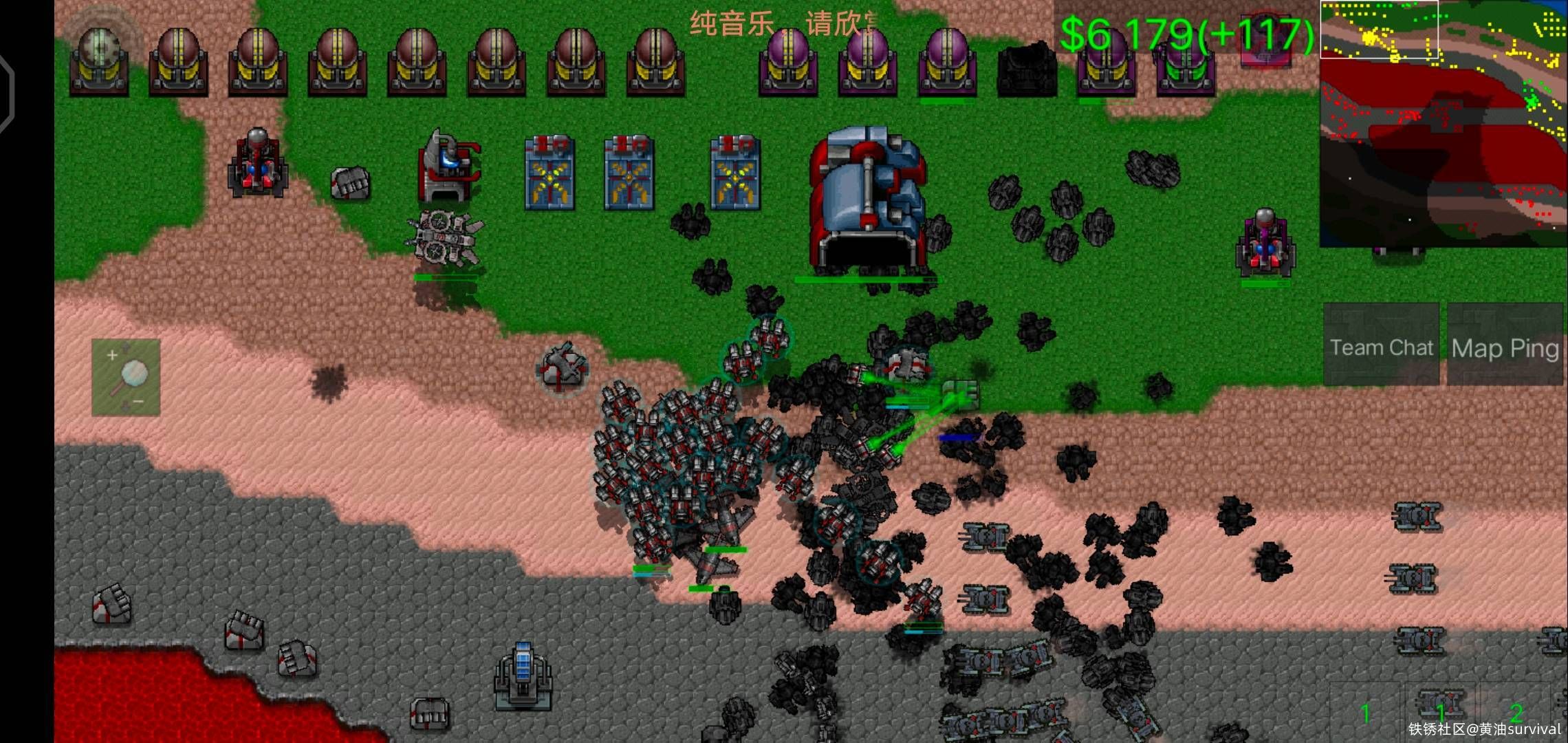Tap the magnifying glass zoom control
Viewport: 1568px width, 743px height.
click(x=127, y=377)
